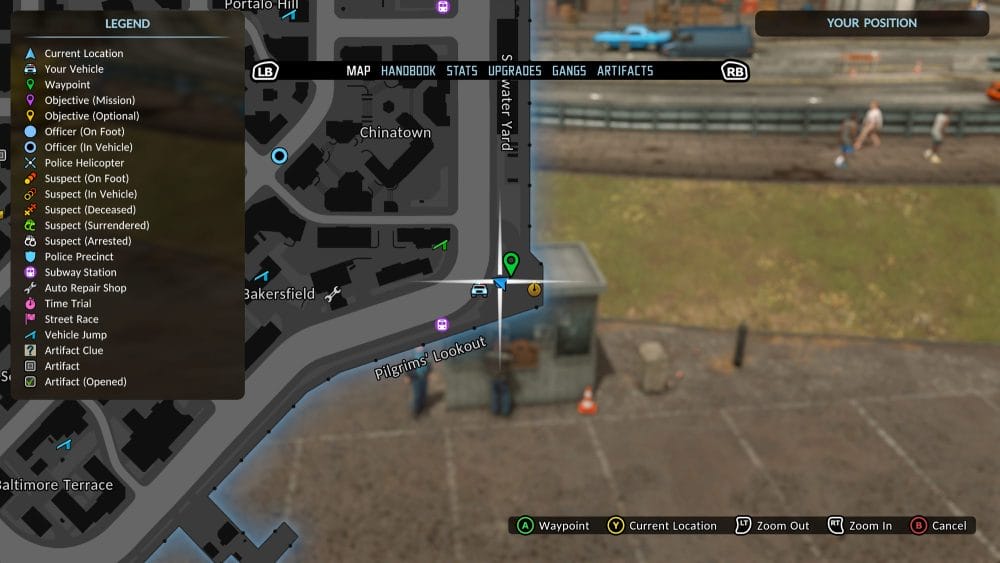The image size is (1000, 563).
Task: Click the Map tab
Action: pos(358,71)
